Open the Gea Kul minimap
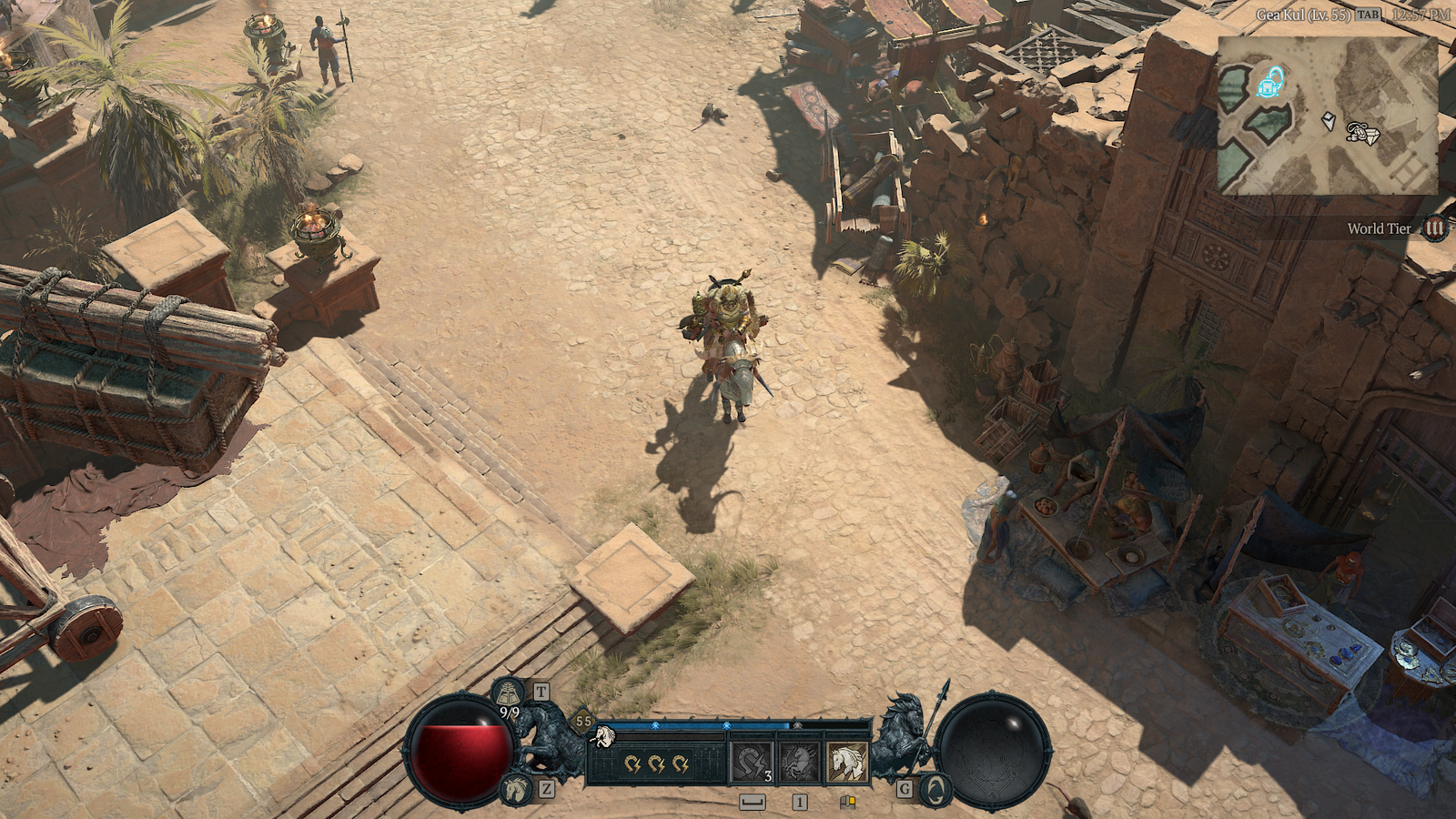Viewport: 1456px width, 819px height. (x=1327, y=115)
